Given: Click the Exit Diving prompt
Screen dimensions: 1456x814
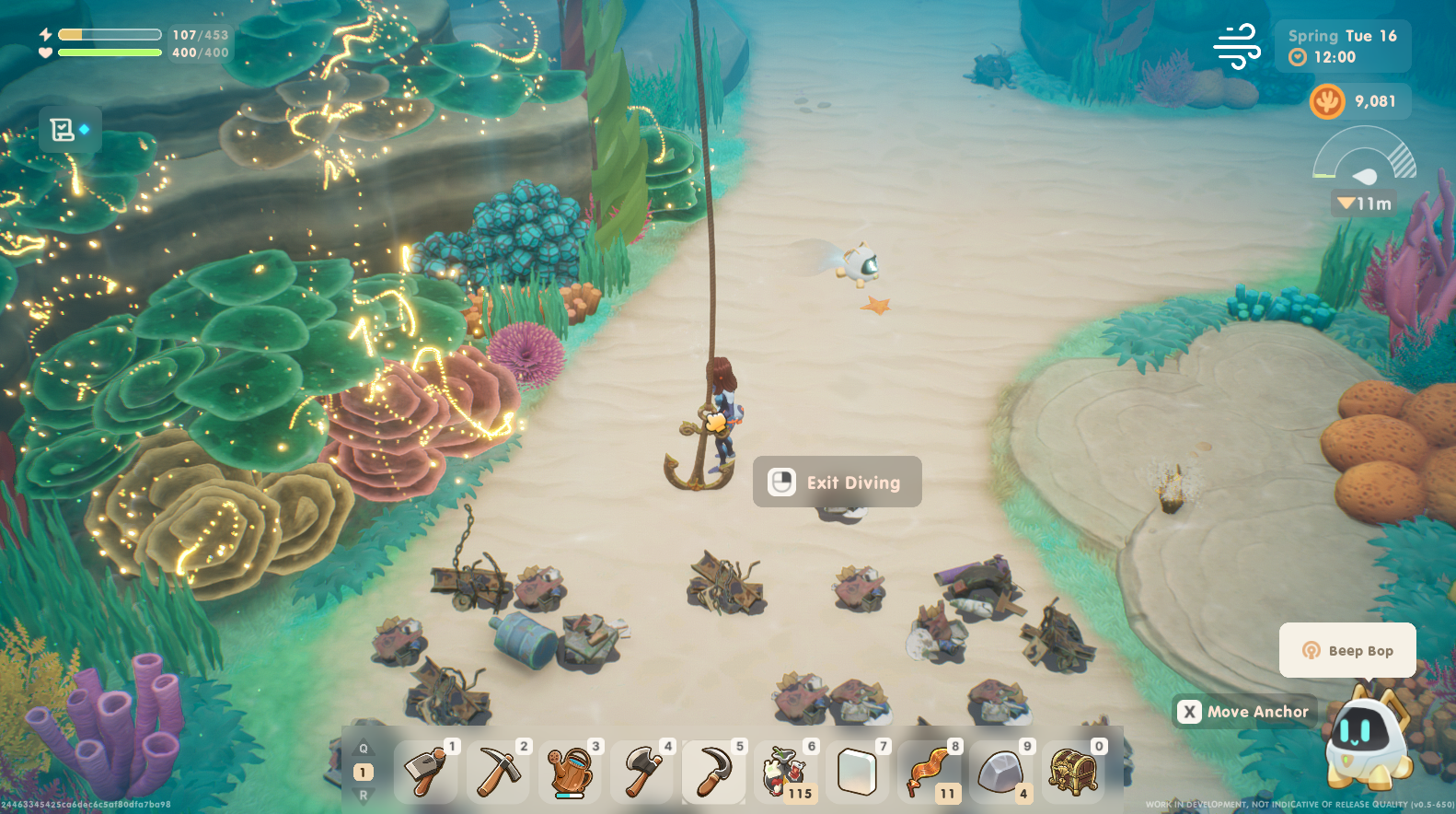Looking at the screenshot, I should tap(837, 482).
